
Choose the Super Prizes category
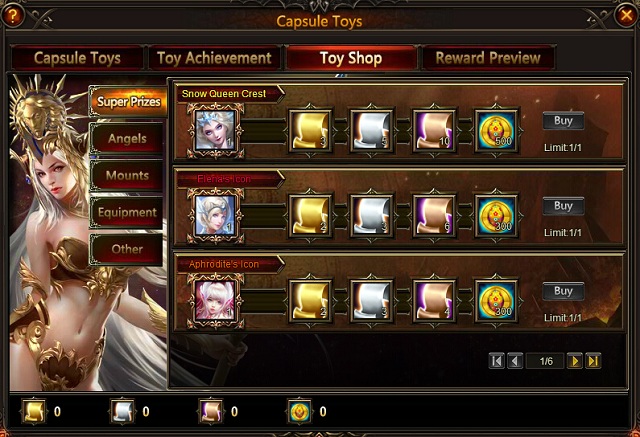[127, 102]
